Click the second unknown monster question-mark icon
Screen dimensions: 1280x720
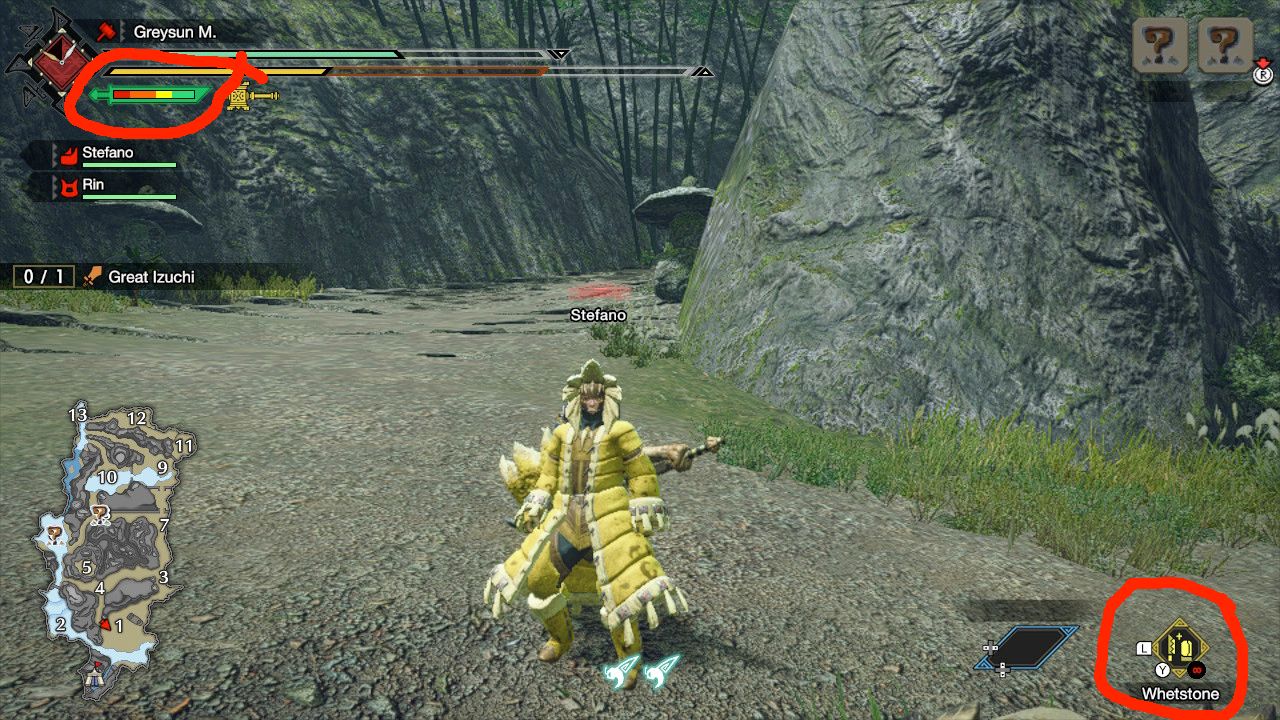click(x=1224, y=43)
